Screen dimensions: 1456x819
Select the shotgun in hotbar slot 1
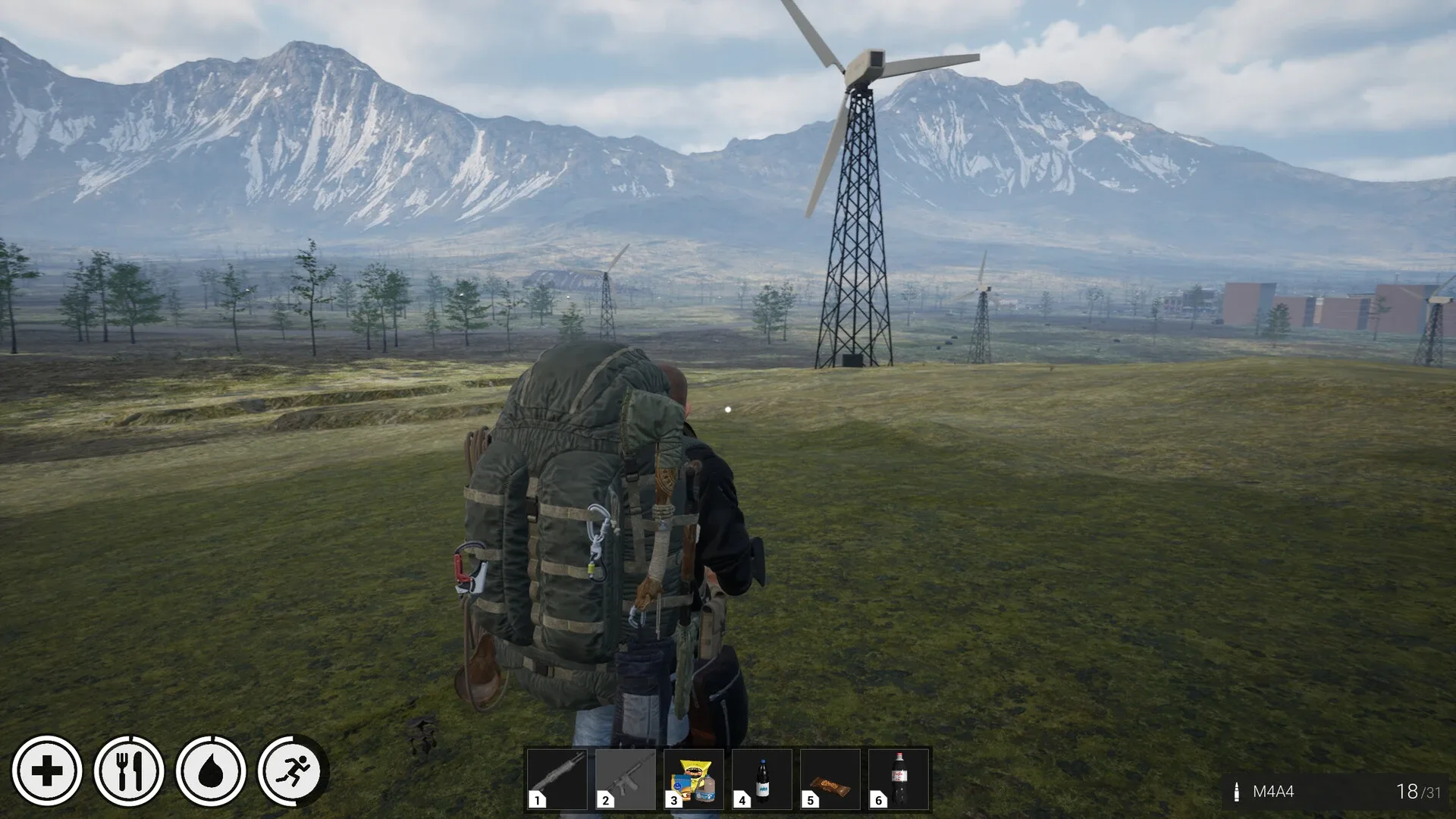(557, 780)
